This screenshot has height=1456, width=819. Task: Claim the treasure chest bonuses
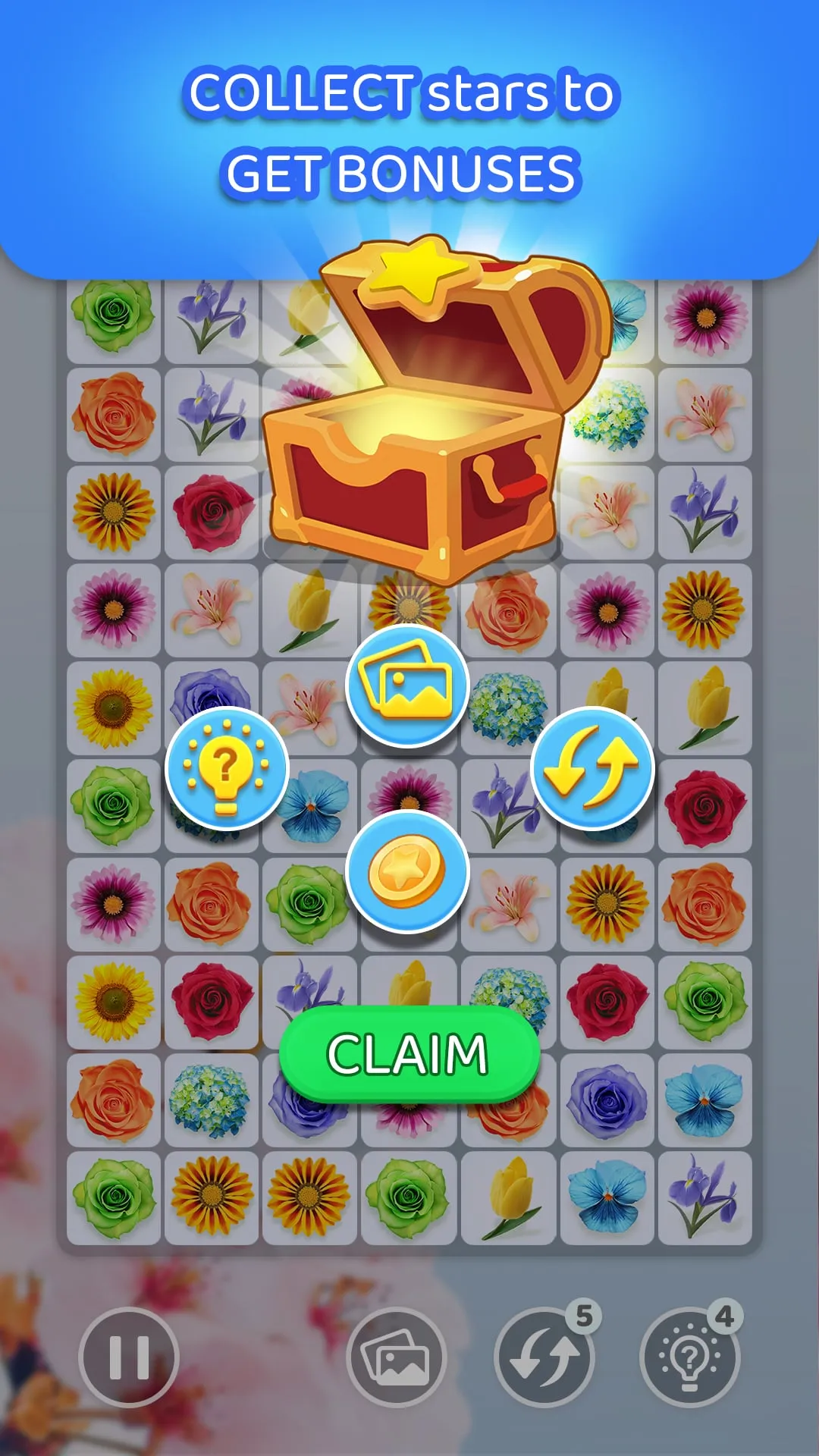(x=409, y=1053)
